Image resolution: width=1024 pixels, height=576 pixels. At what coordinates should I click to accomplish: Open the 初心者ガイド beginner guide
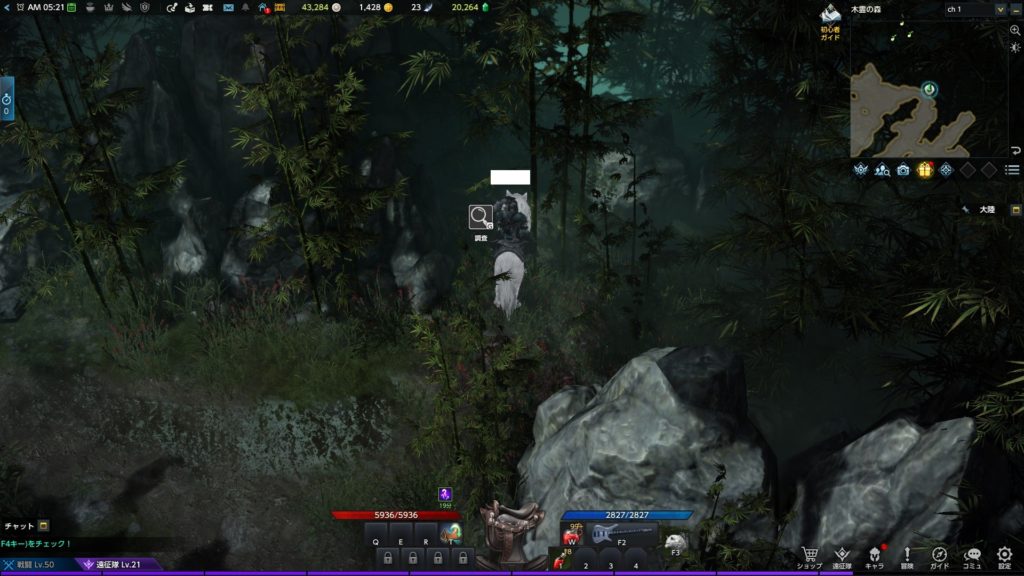(x=830, y=20)
